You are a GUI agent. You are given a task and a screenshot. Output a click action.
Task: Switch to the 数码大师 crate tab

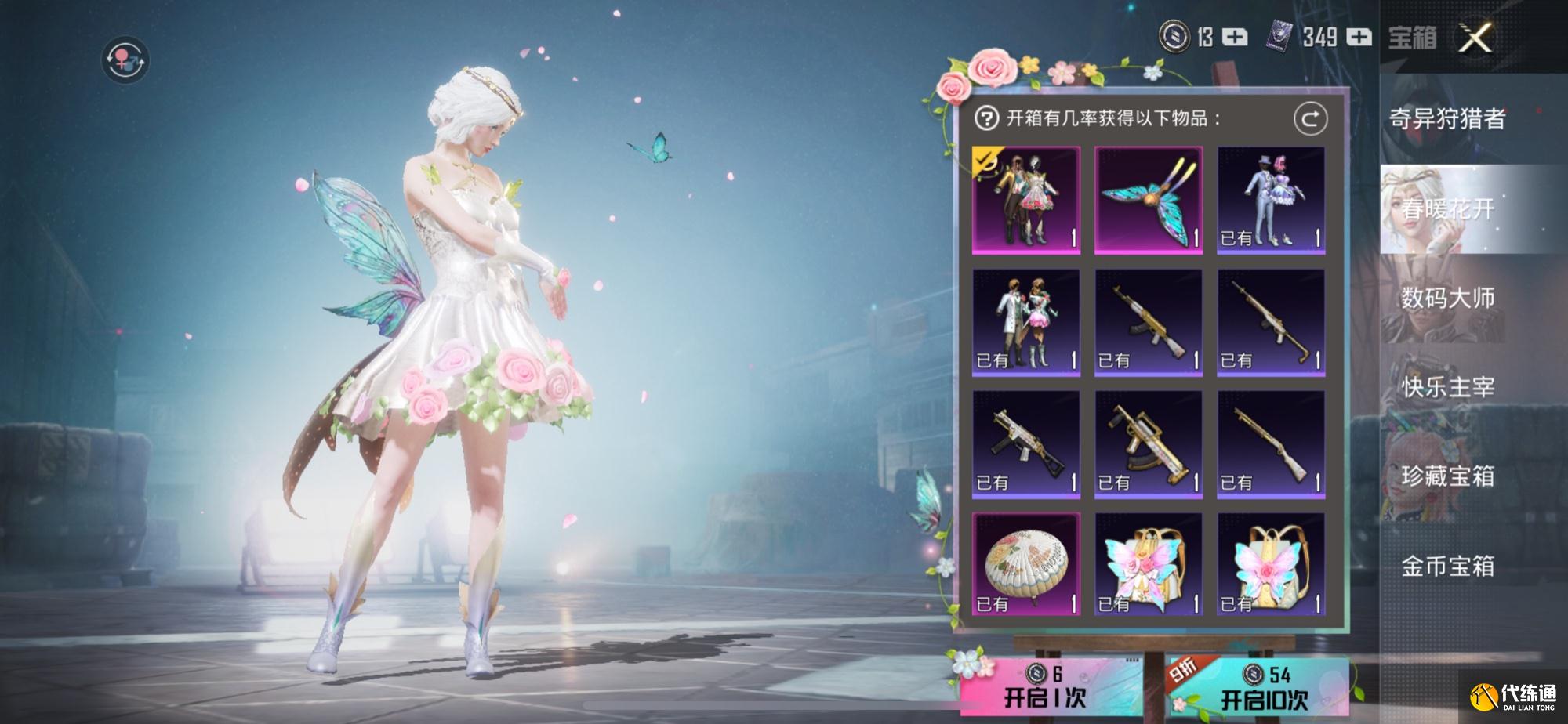tap(1447, 299)
